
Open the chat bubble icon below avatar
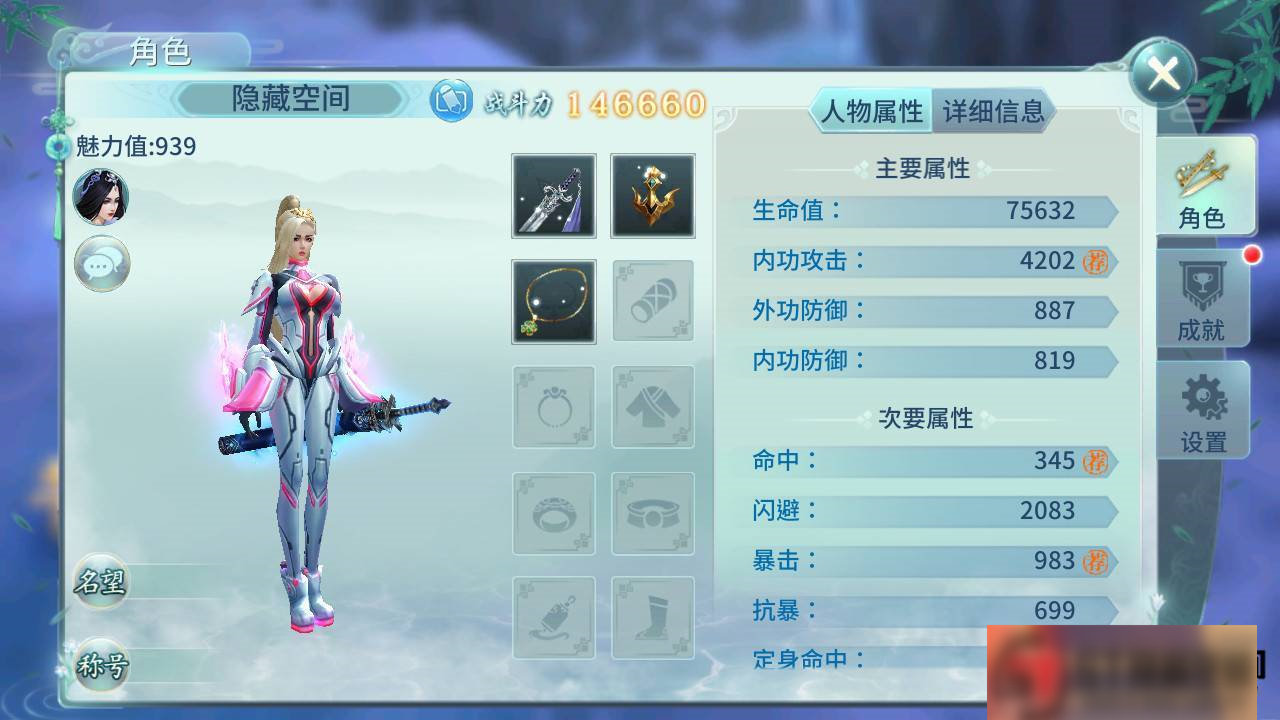[x=101, y=264]
